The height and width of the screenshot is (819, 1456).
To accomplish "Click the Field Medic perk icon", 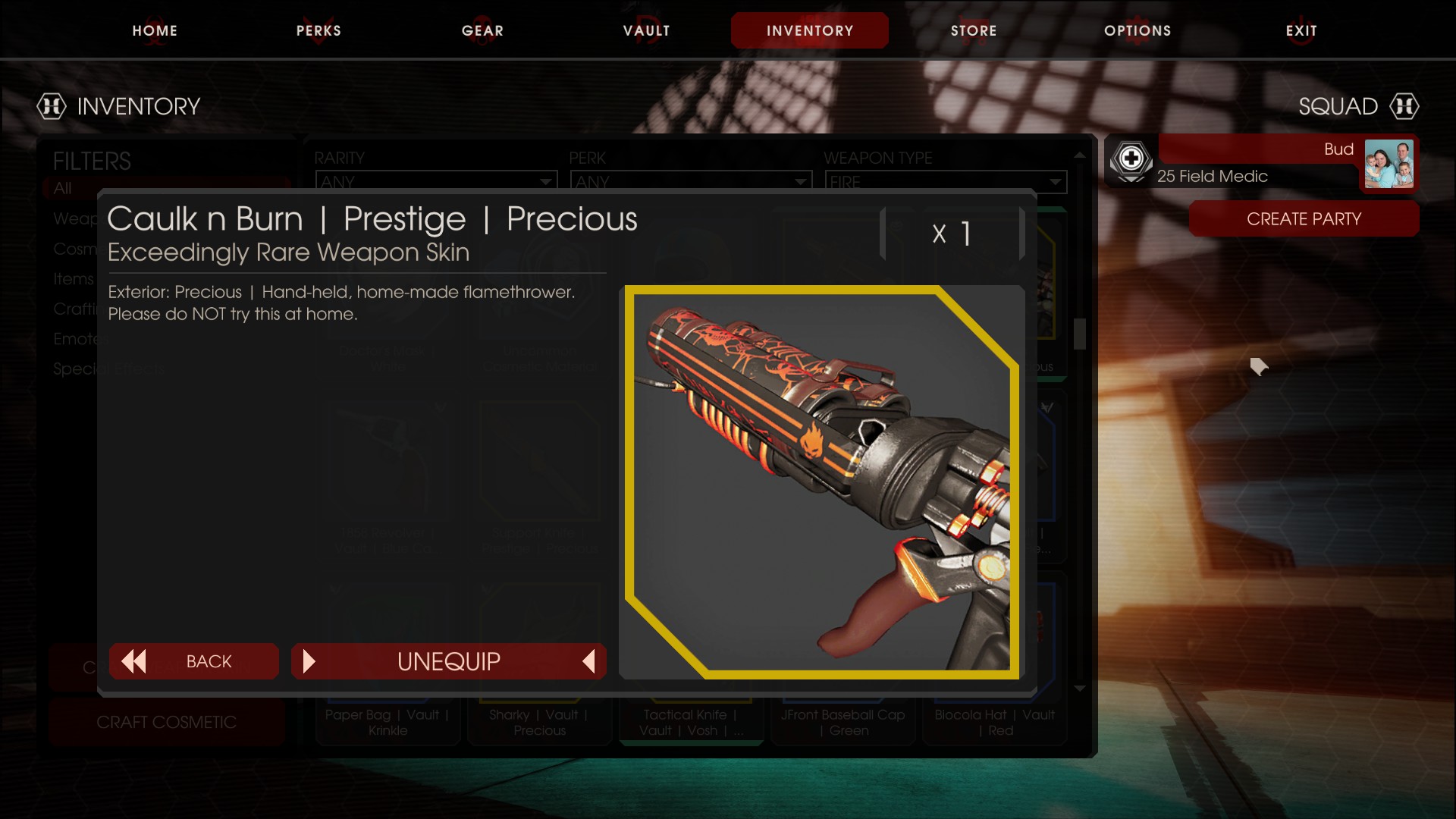I will (1131, 160).
